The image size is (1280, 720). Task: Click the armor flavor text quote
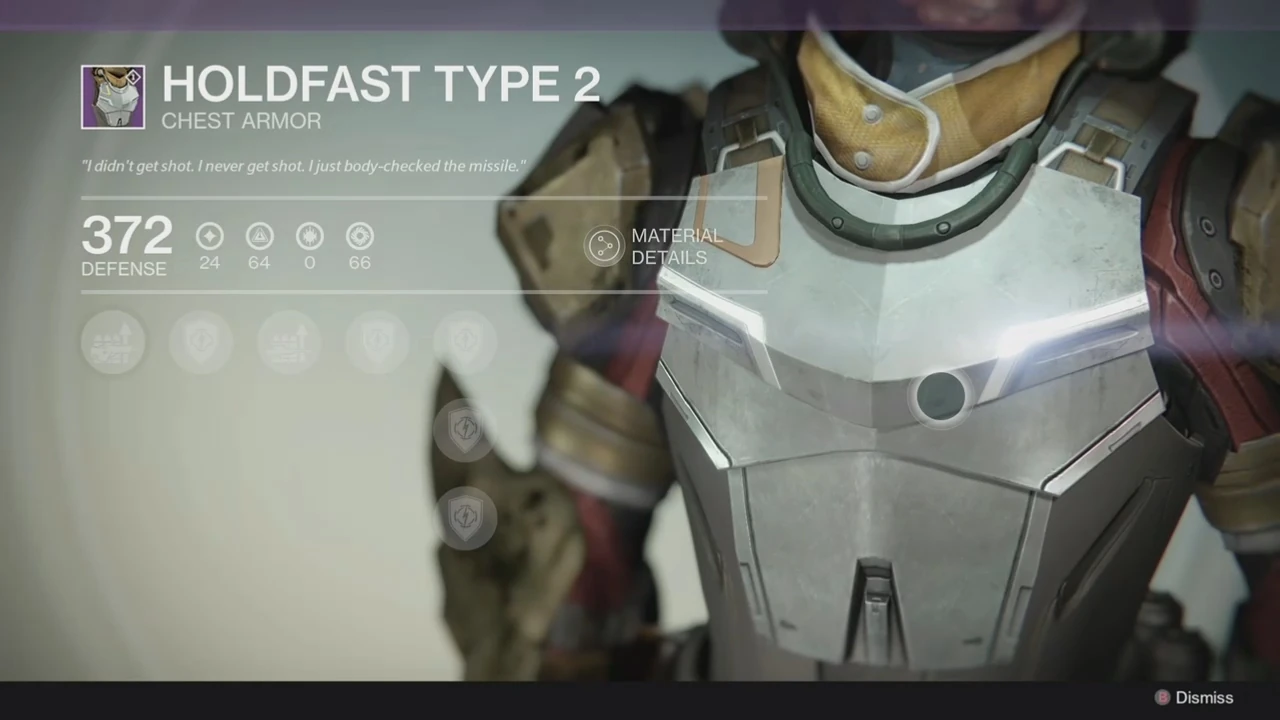click(x=302, y=166)
